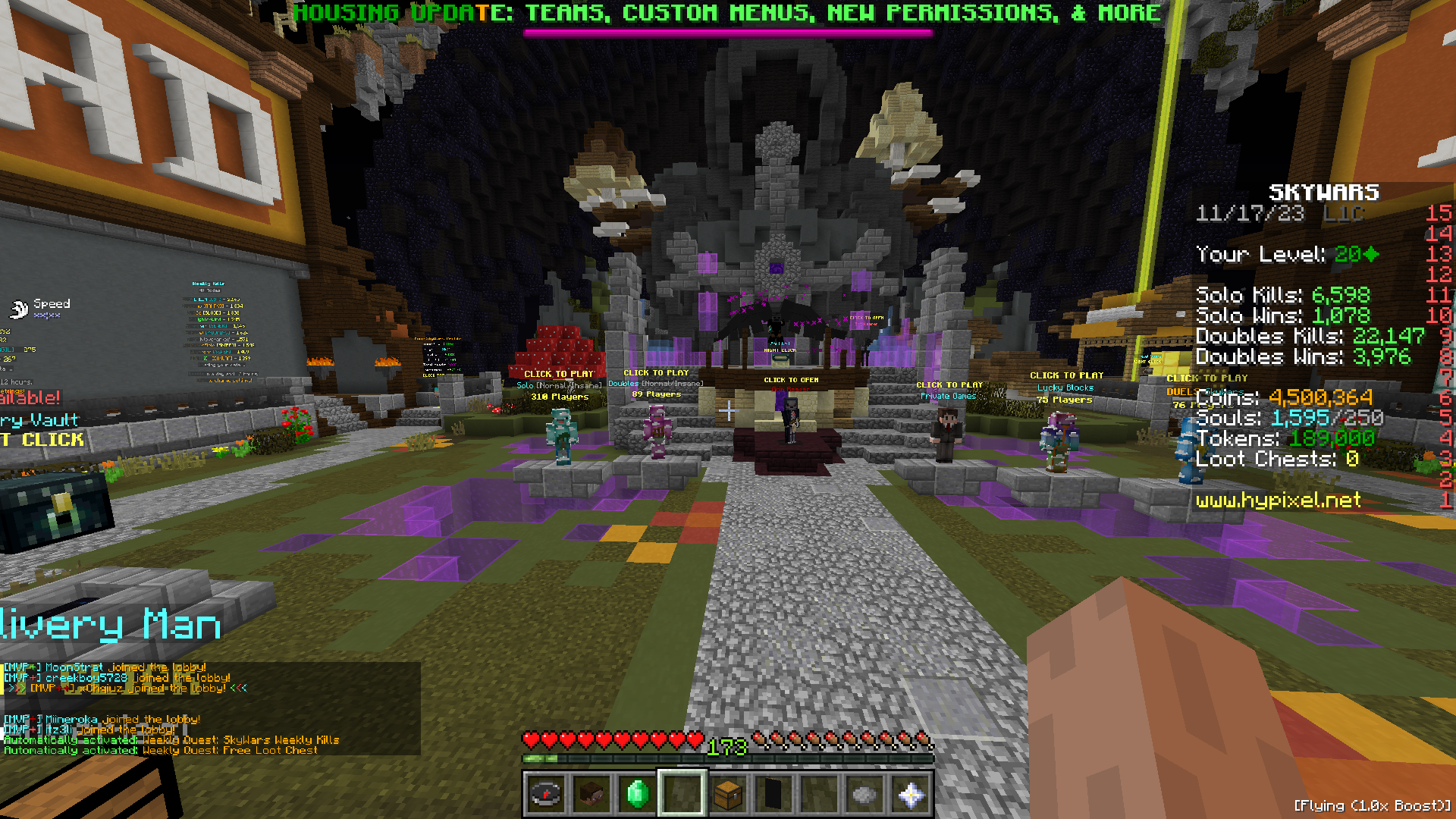Select the emerald shop item in hotbar
The height and width of the screenshot is (819, 1456).
click(637, 793)
